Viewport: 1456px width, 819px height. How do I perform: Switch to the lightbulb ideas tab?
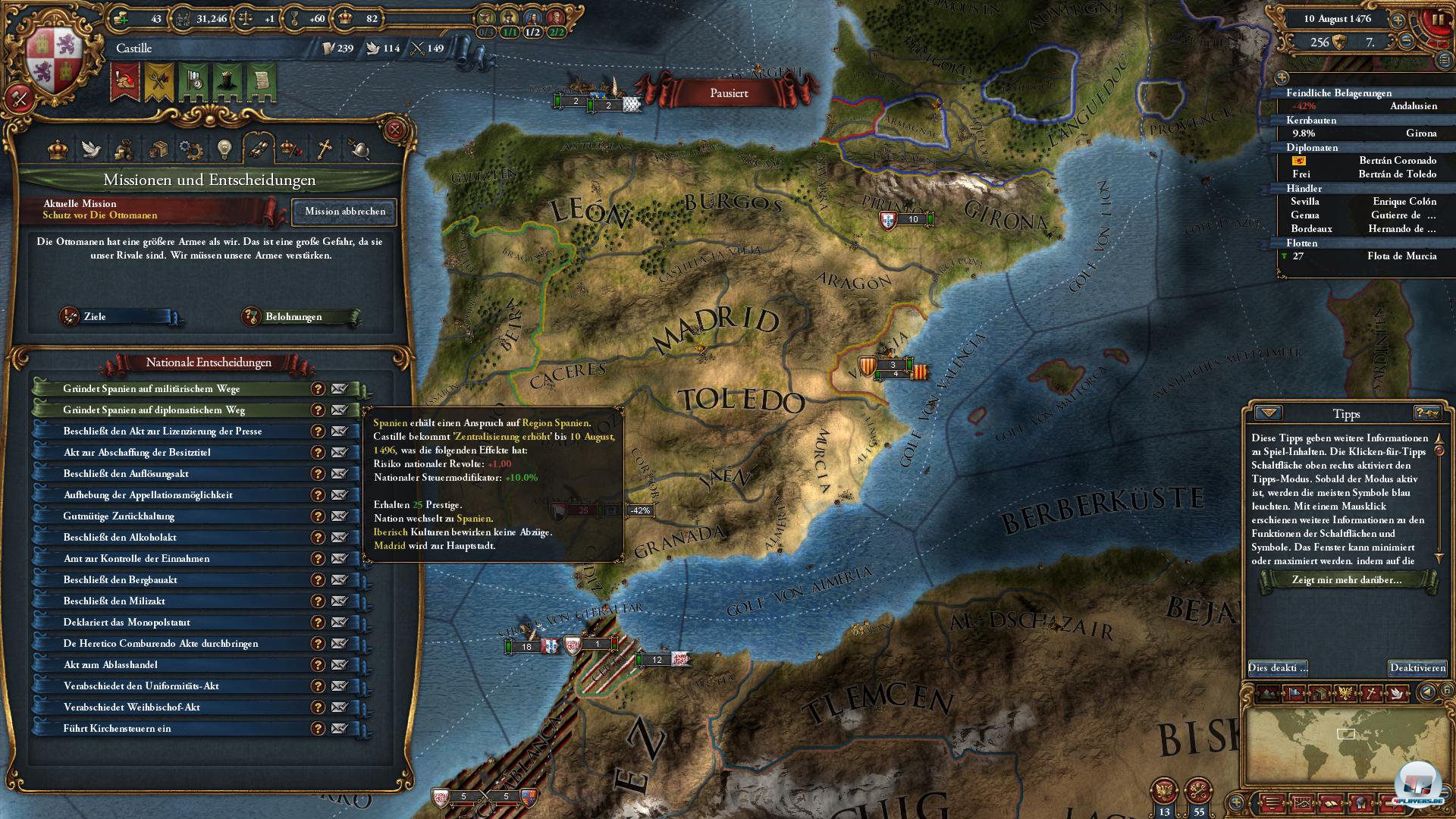(224, 149)
